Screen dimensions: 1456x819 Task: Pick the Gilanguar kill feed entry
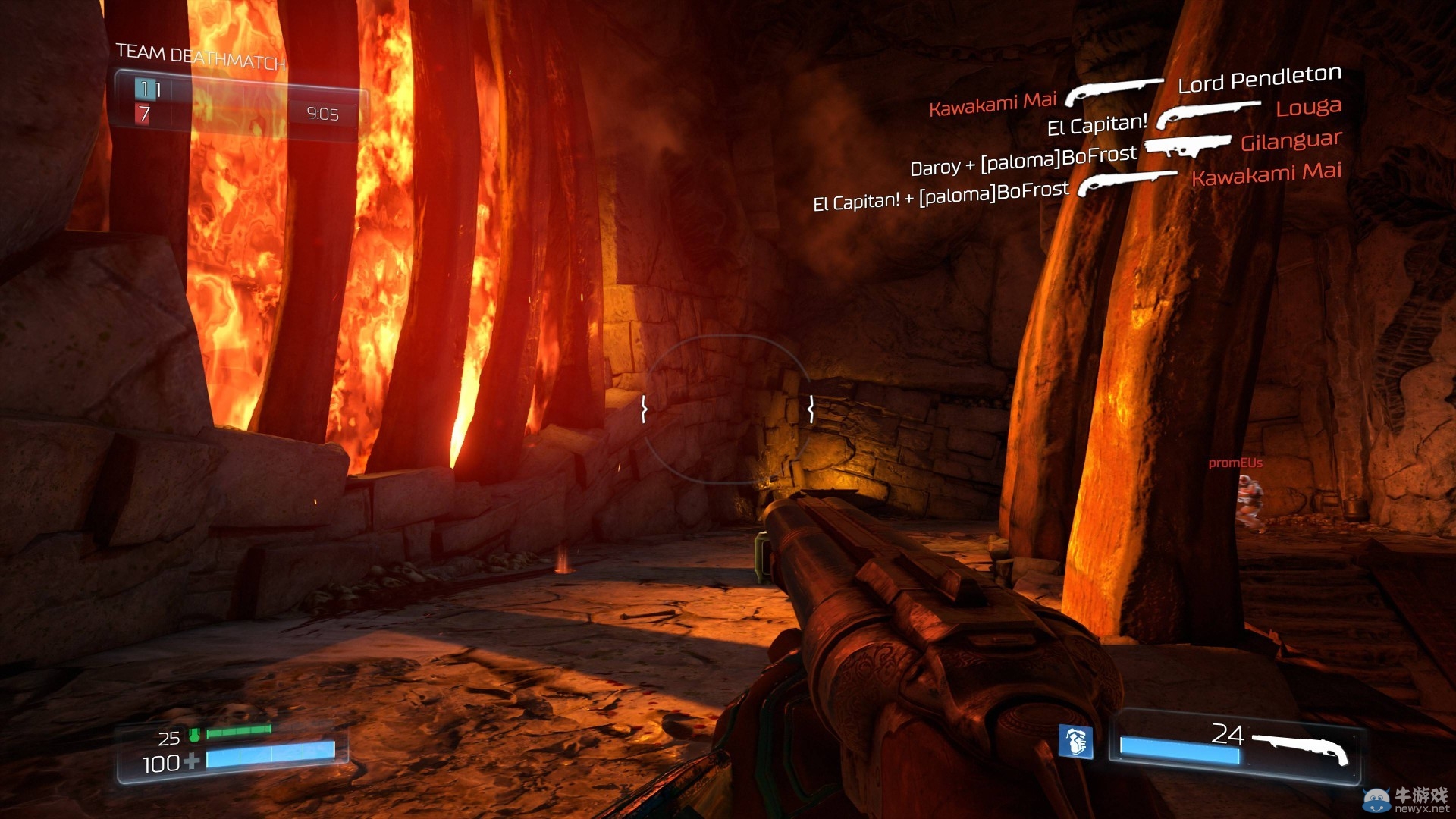[1291, 141]
